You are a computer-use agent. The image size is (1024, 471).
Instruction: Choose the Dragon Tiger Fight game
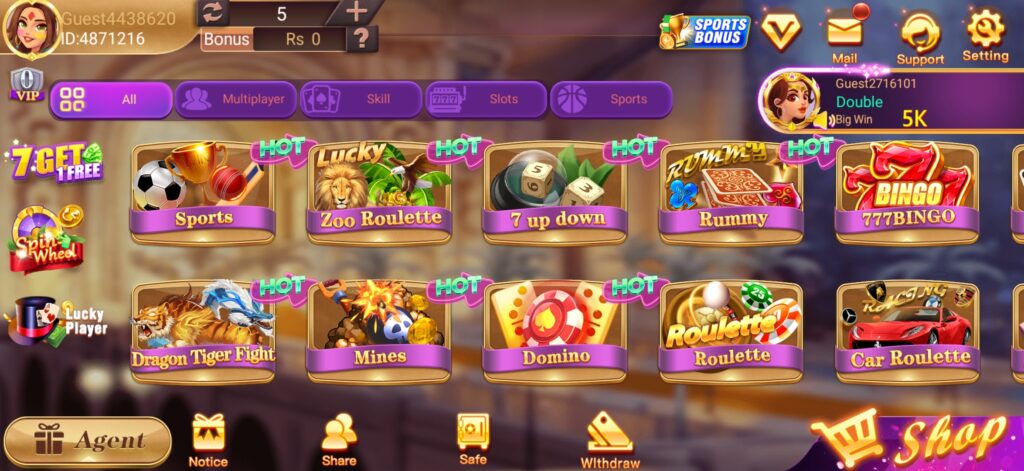click(x=203, y=331)
